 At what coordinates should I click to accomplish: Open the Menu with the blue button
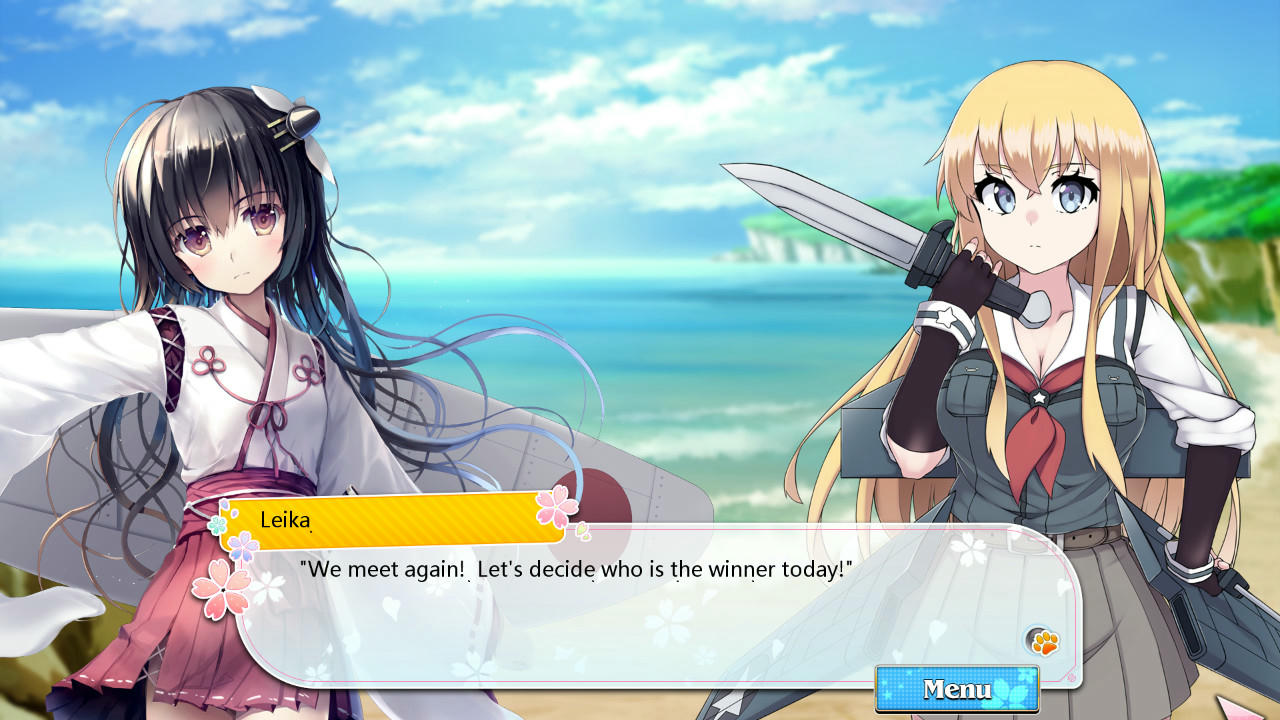(x=956, y=689)
